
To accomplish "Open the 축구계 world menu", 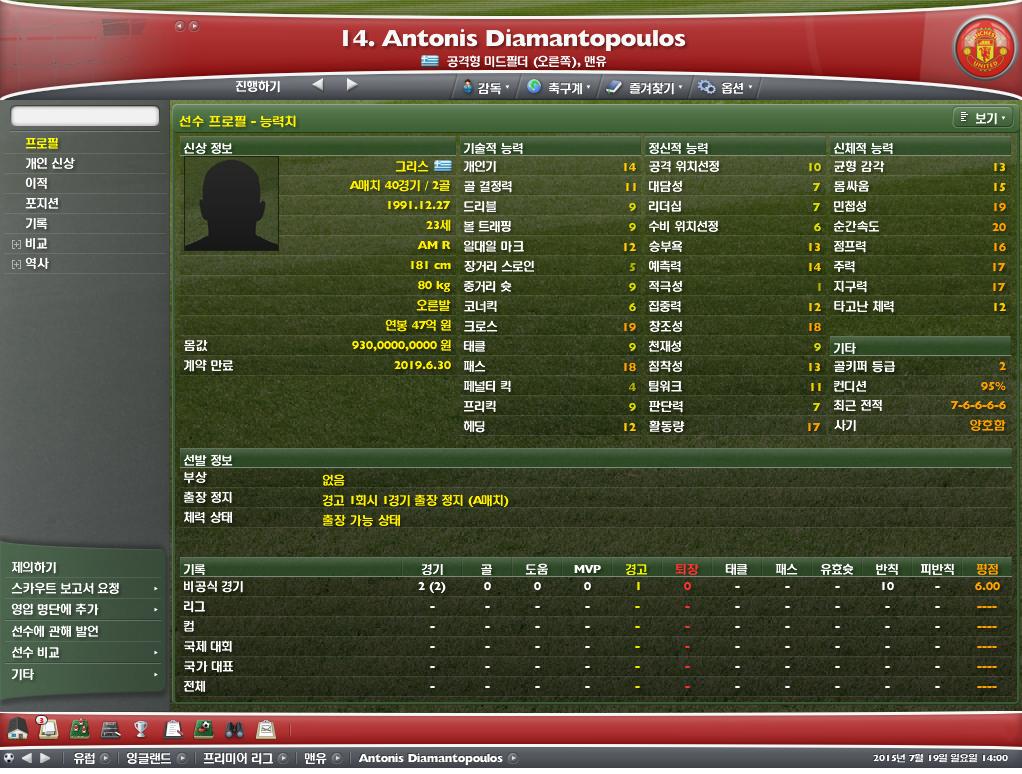I will coord(558,88).
